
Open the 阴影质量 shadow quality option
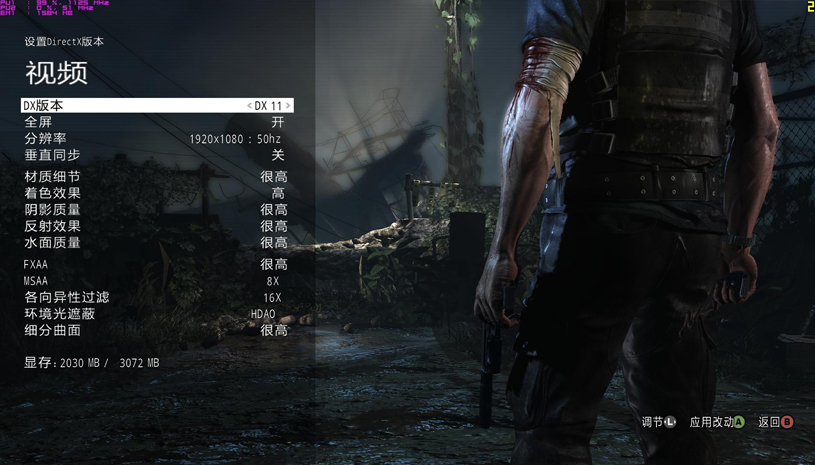coord(155,210)
